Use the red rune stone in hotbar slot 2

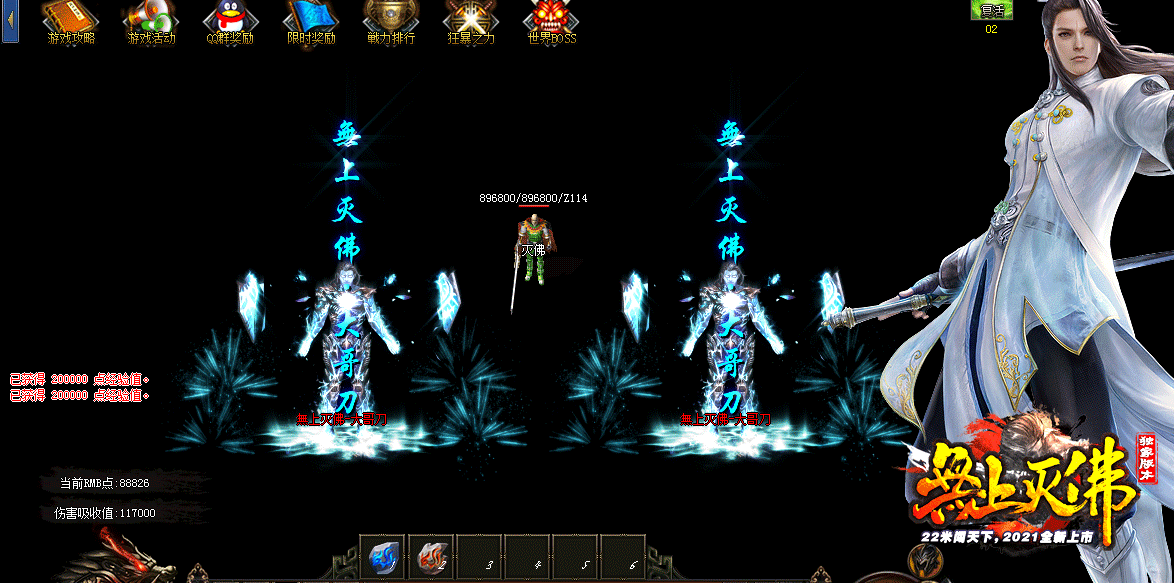tap(431, 556)
